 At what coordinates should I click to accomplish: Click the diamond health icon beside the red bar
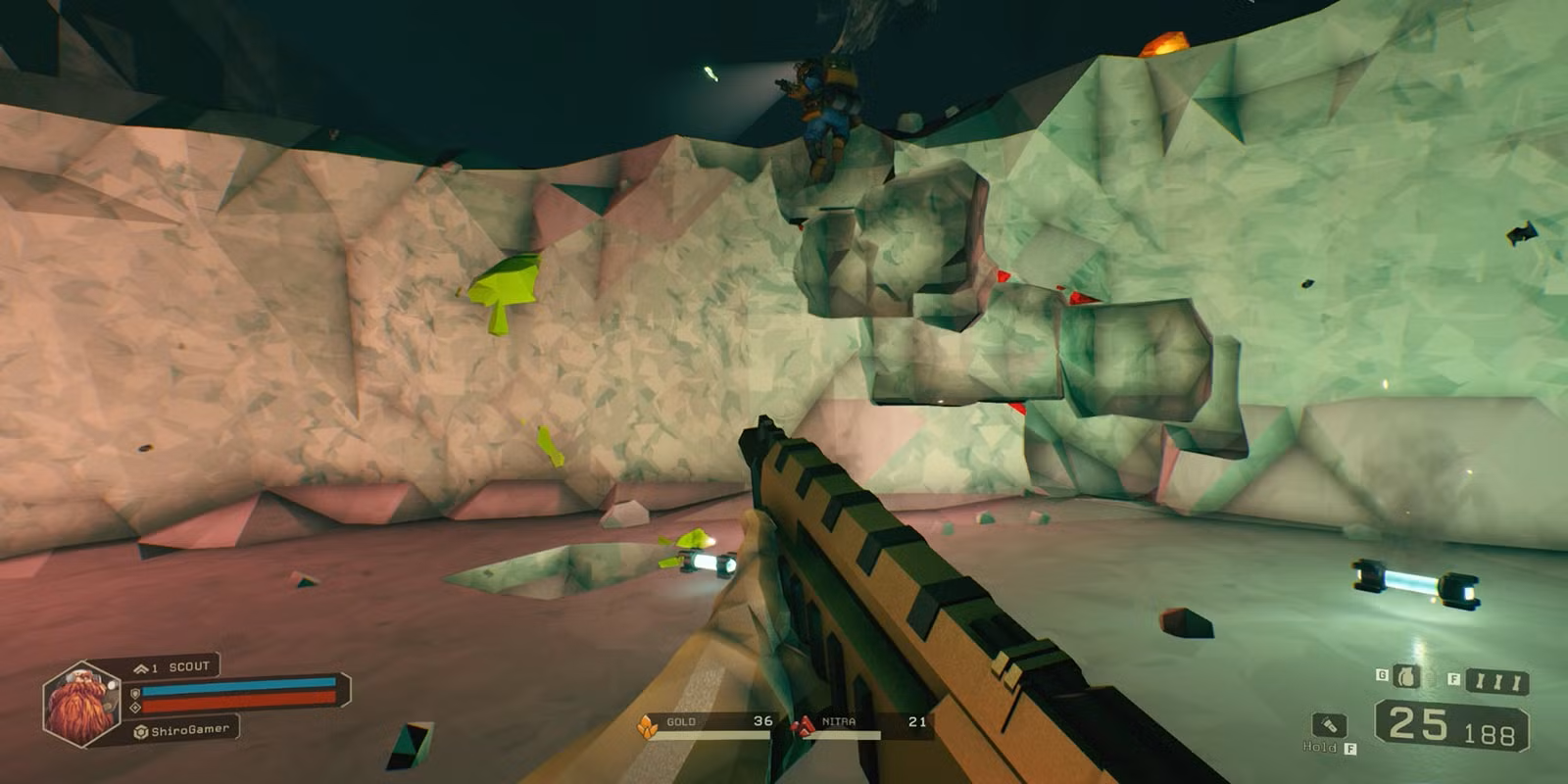pyautogui.click(x=135, y=707)
